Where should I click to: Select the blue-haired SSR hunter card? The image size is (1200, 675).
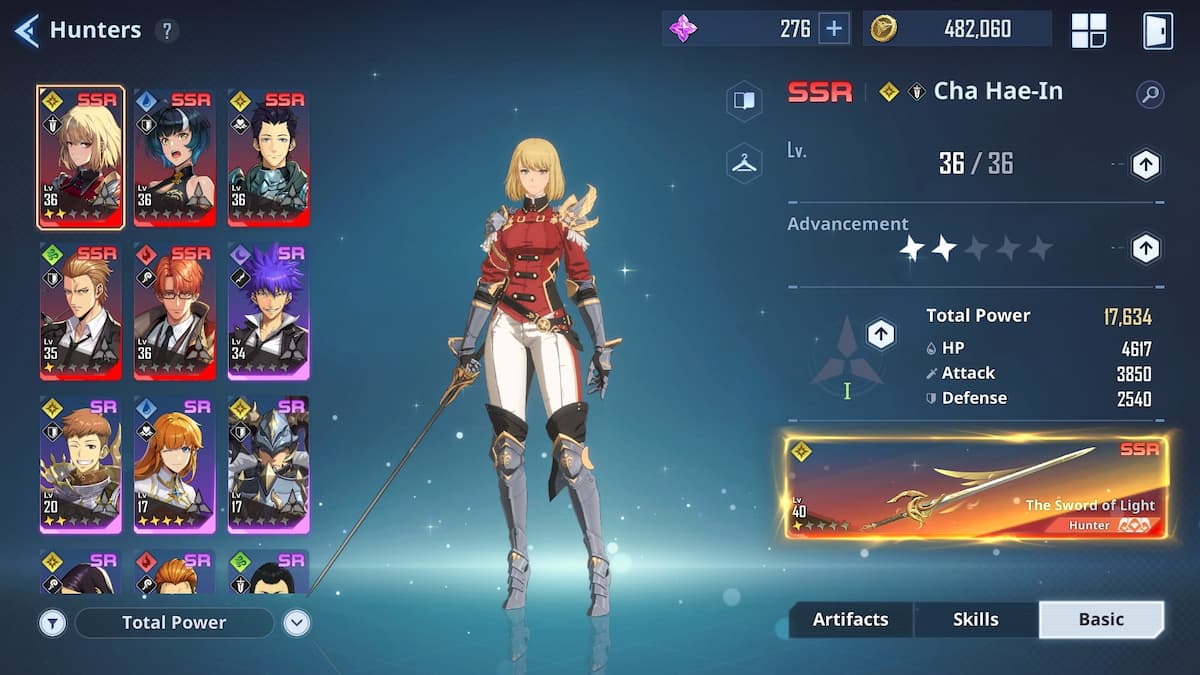point(174,157)
